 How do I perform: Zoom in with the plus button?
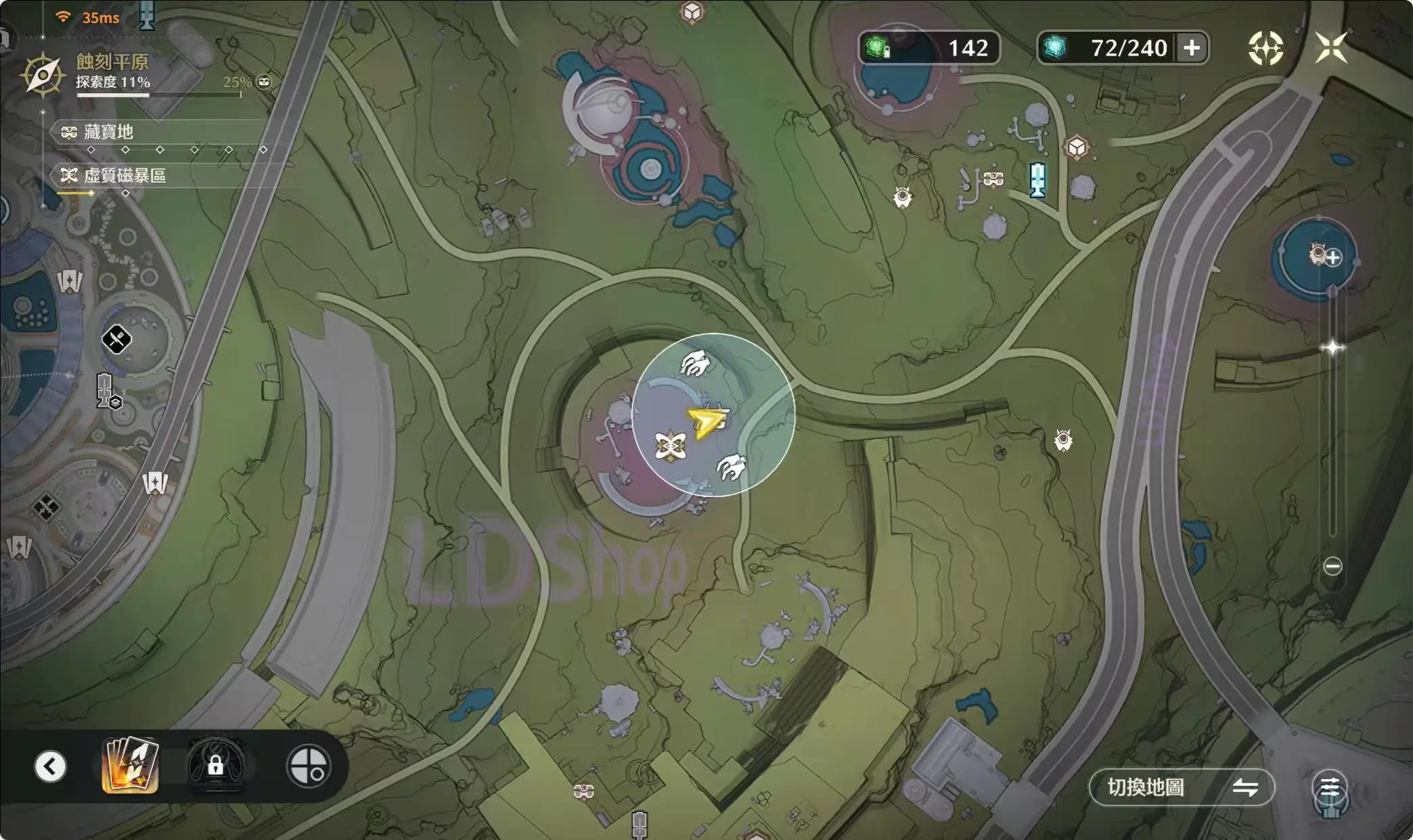[x=1333, y=258]
